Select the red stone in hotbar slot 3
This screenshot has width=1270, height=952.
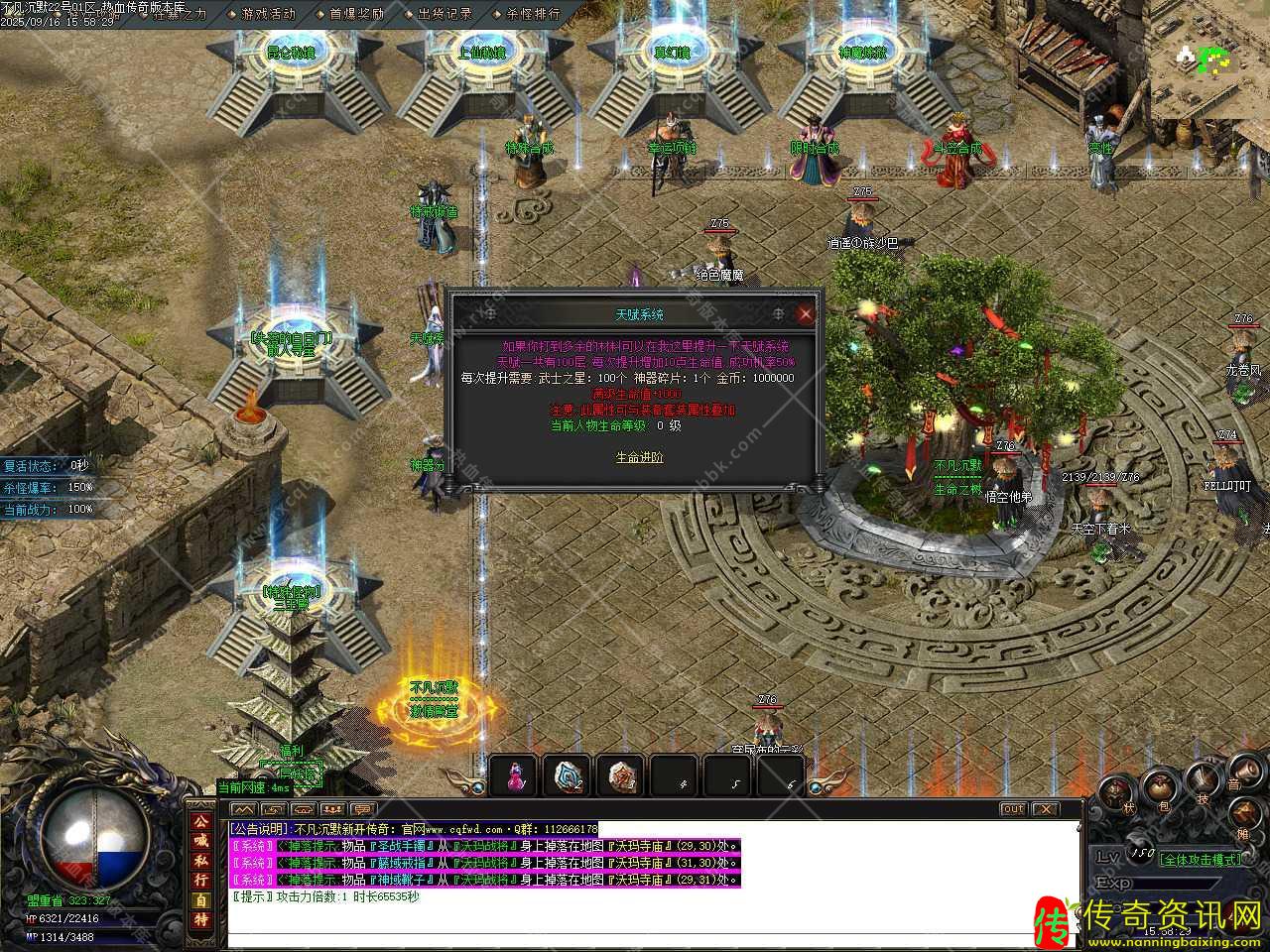pyautogui.click(x=622, y=776)
